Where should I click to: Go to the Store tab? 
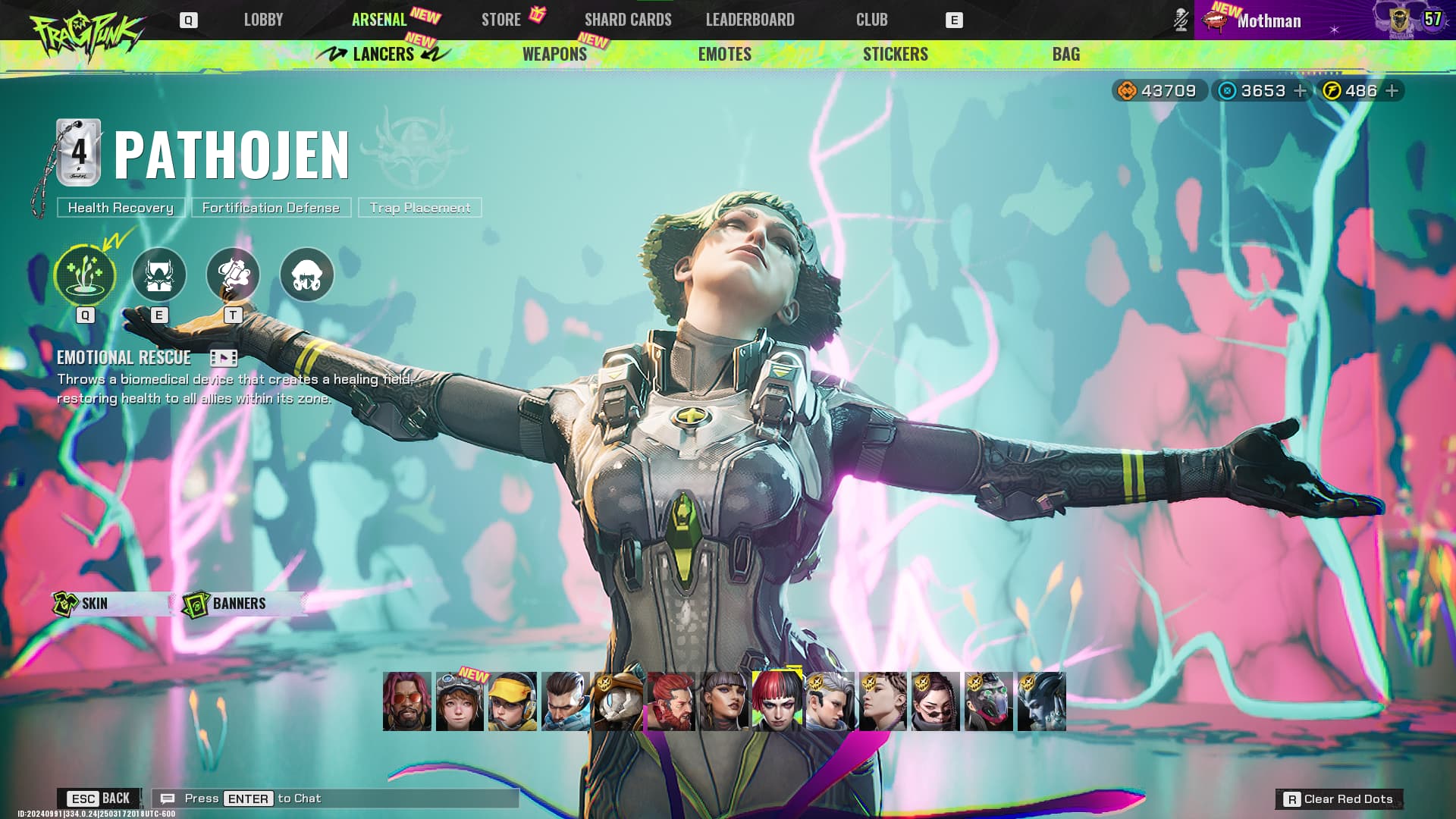[x=501, y=20]
